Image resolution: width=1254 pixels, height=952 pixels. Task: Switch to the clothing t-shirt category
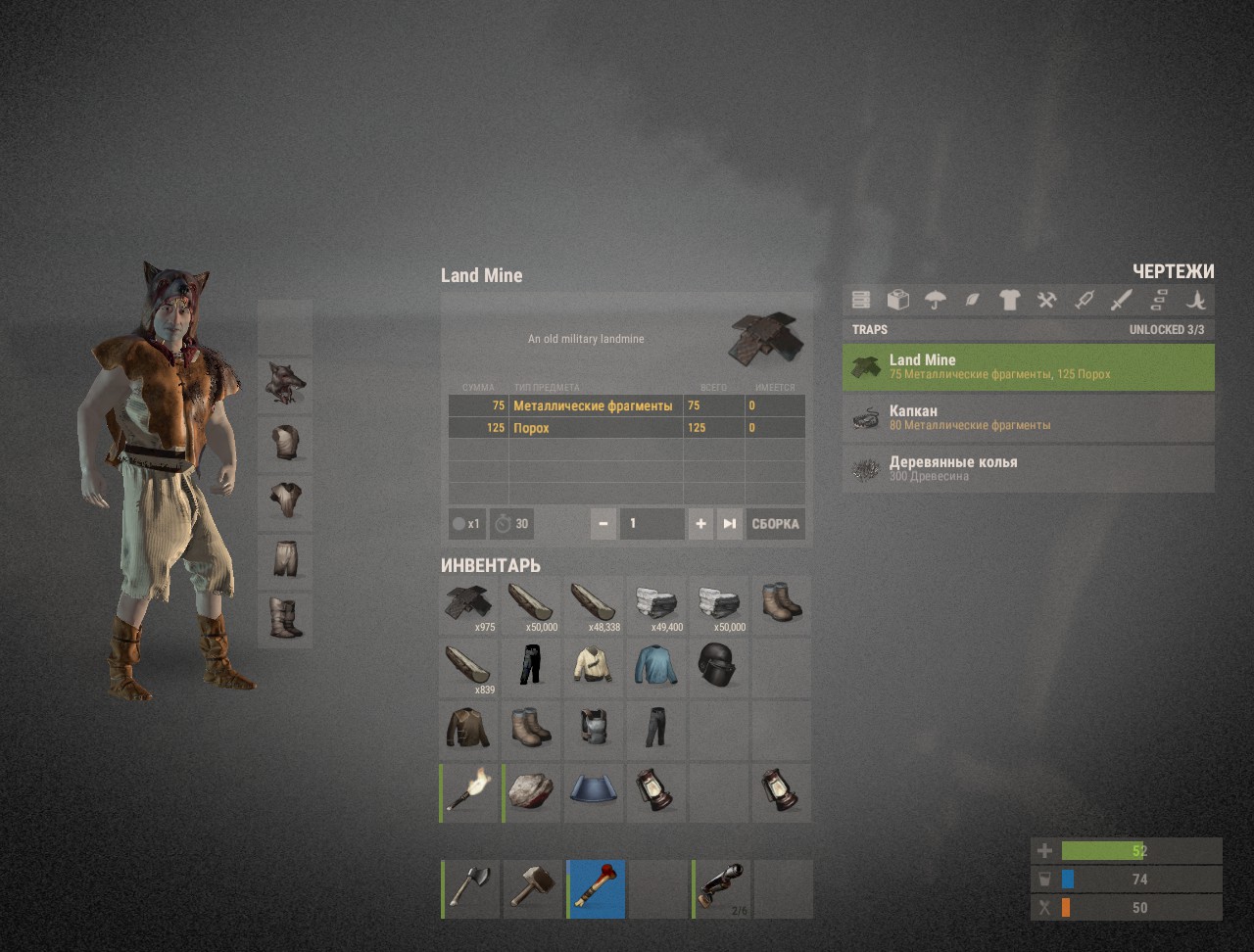[x=1009, y=300]
